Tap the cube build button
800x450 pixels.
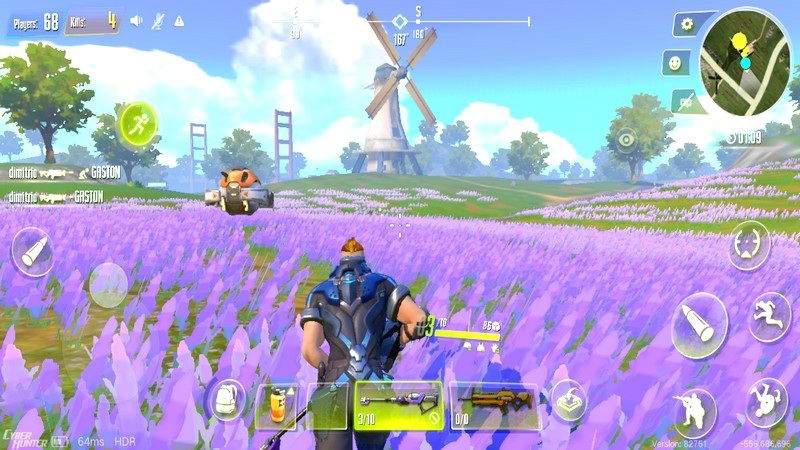pyautogui.click(x=568, y=399)
